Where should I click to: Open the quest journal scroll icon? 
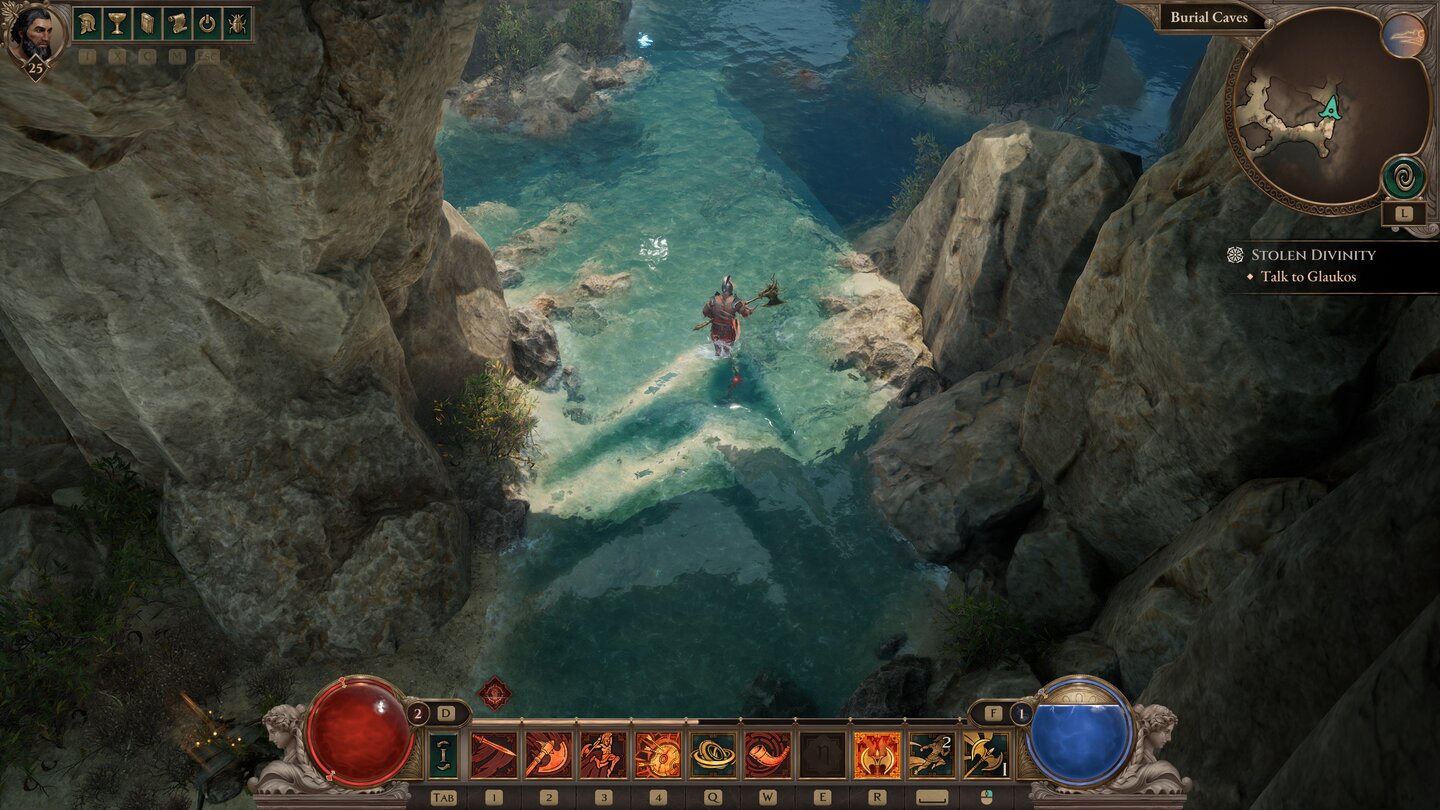click(176, 24)
